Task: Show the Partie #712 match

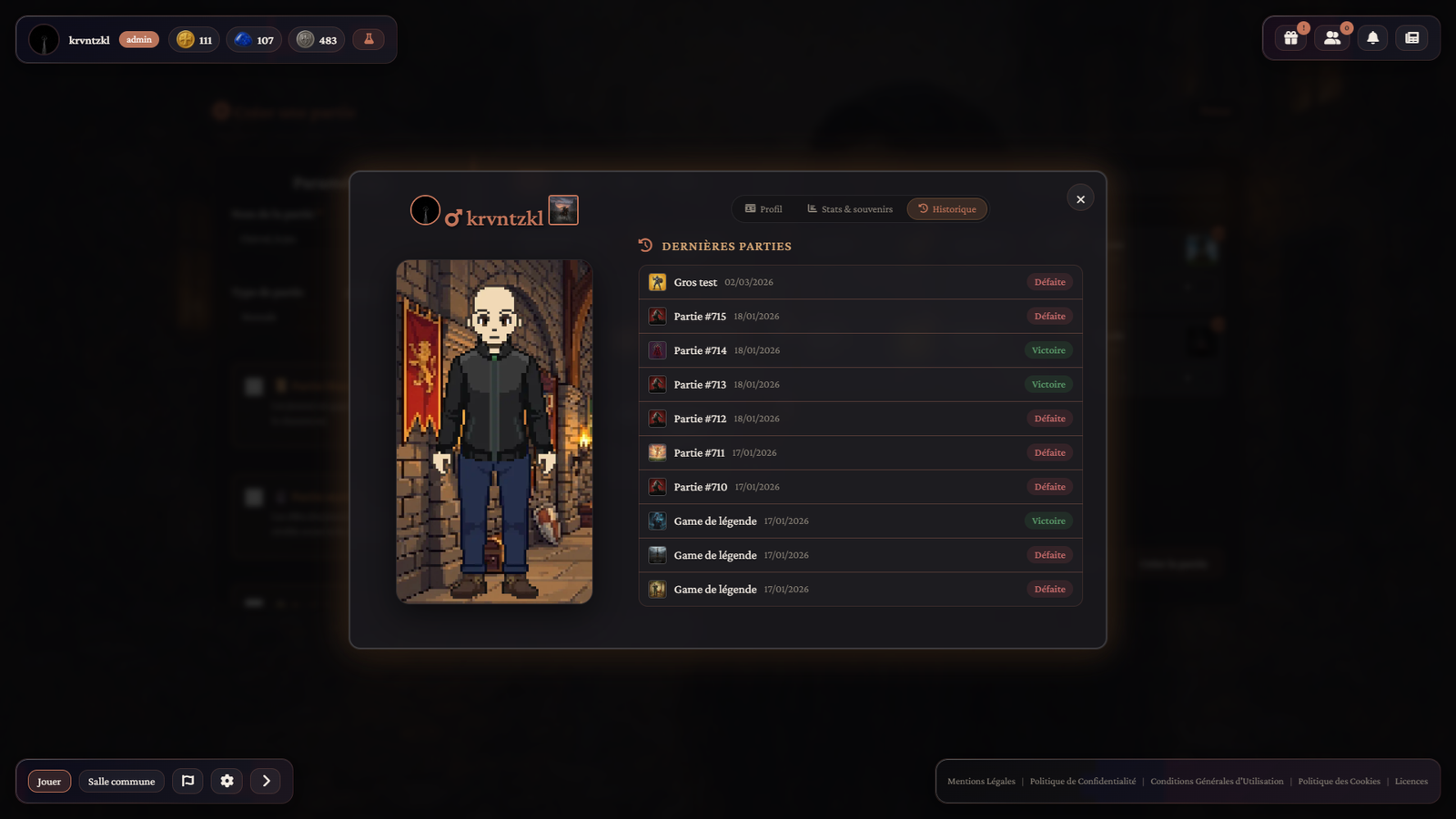Action: click(x=860, y=419)
